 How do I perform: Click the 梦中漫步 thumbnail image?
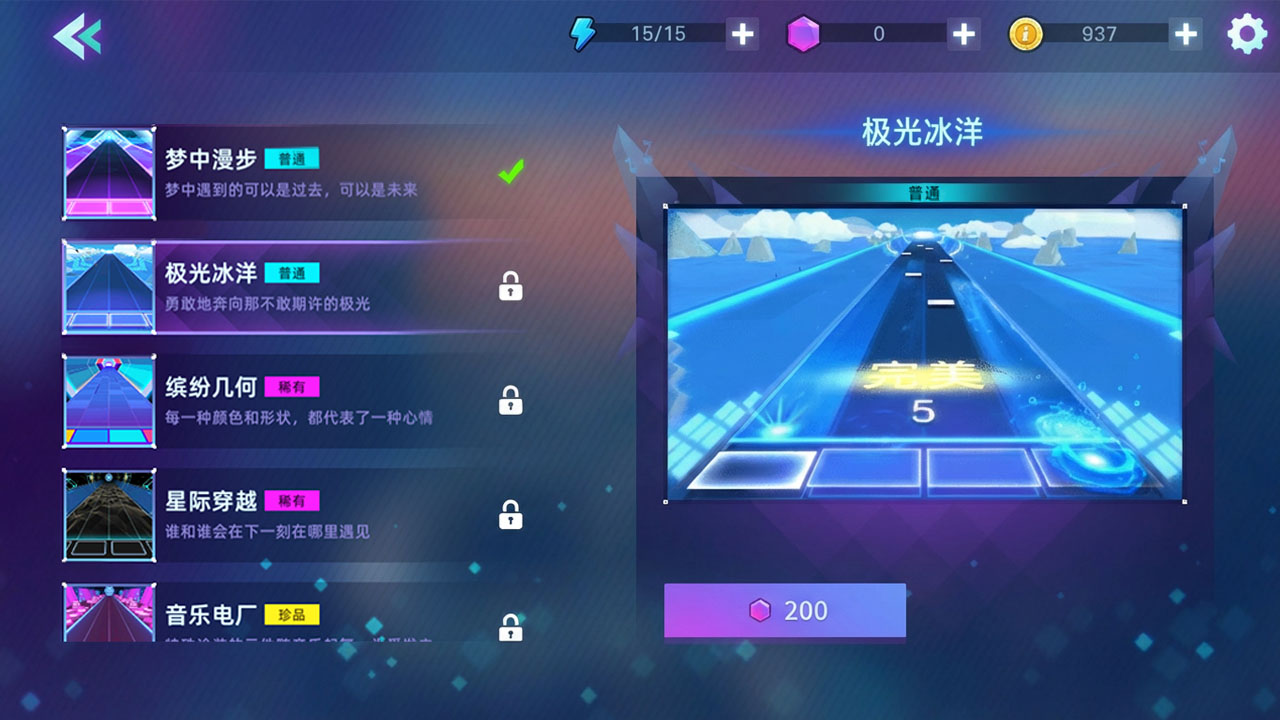pos(109,173)
